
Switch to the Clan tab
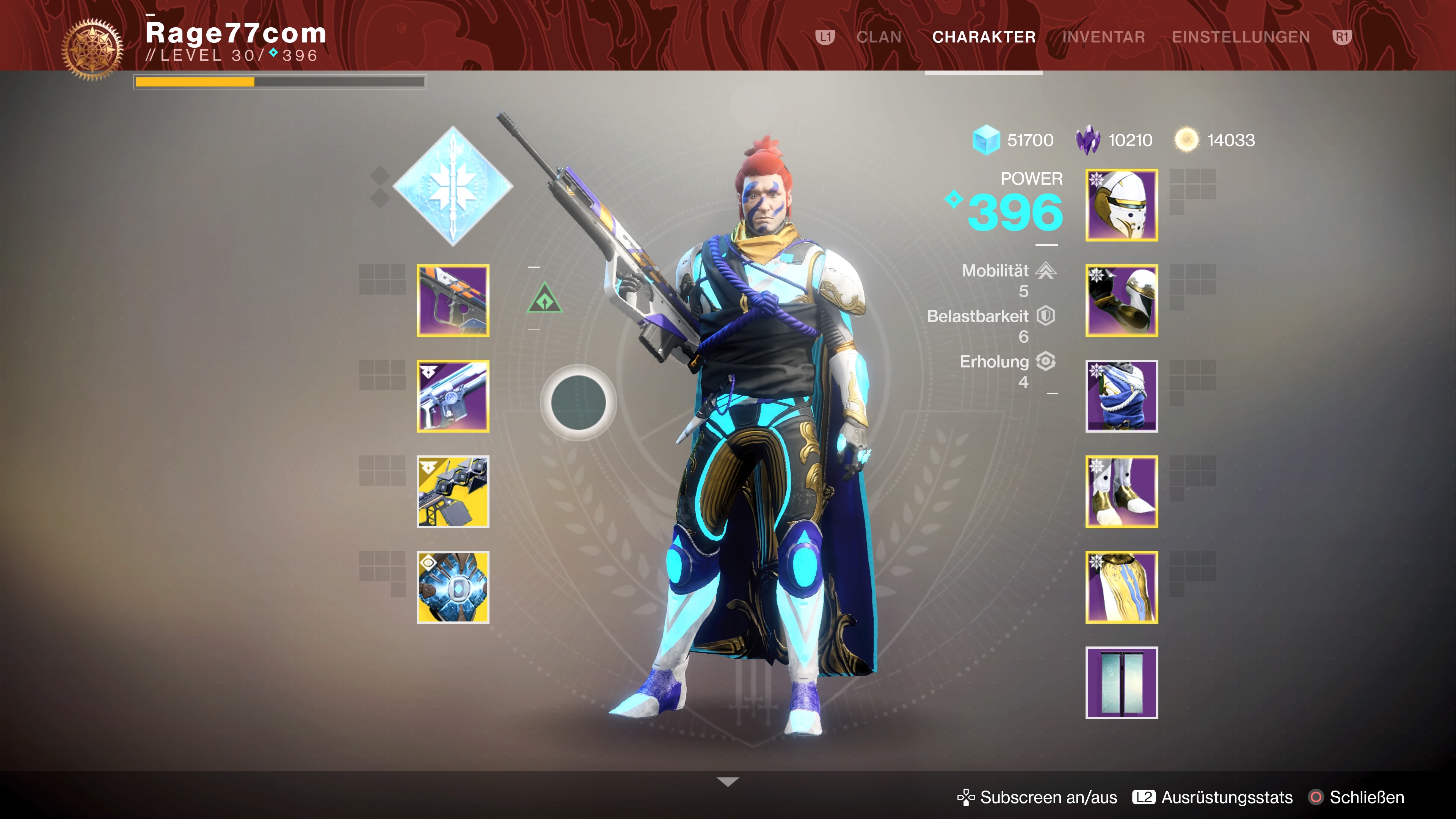879,37
